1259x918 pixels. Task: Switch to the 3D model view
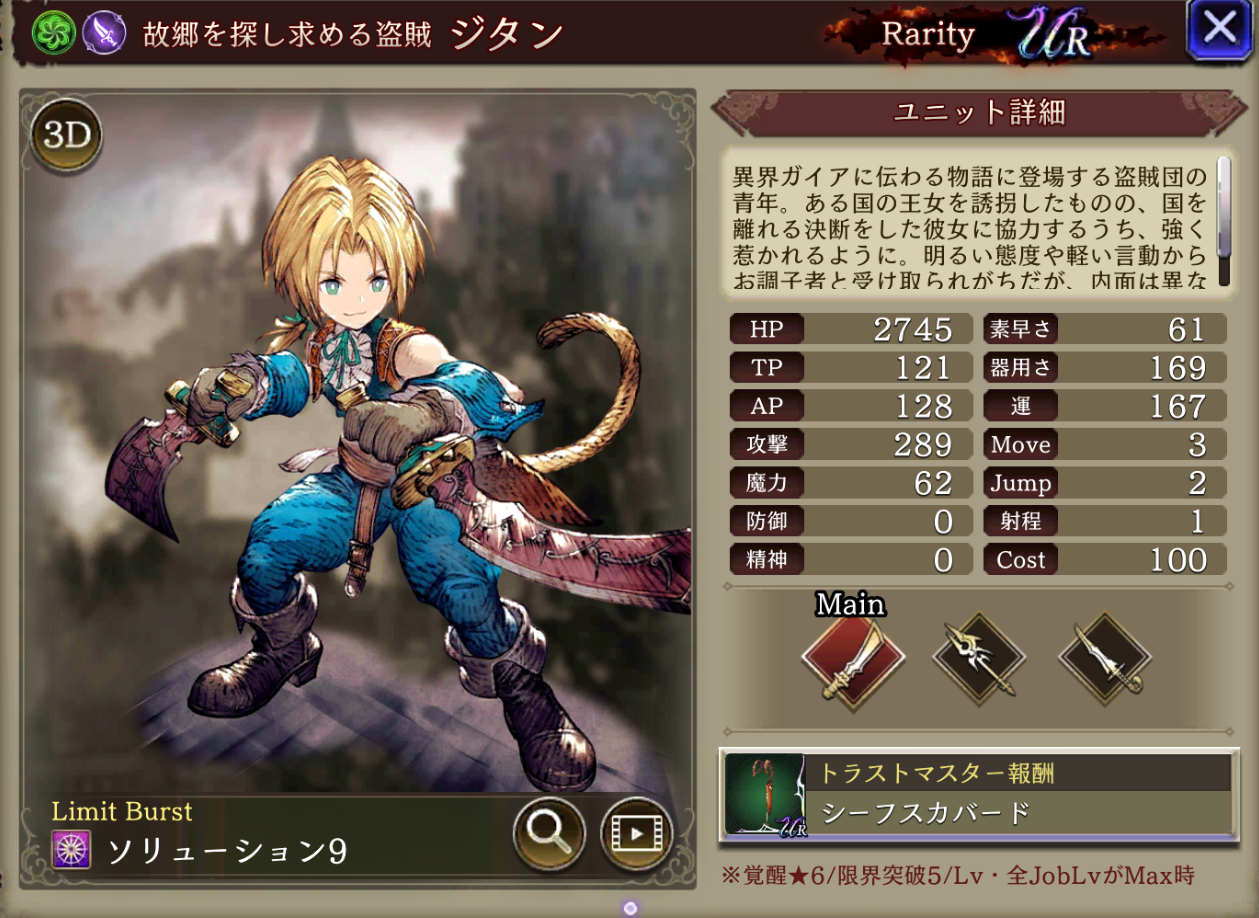[67, 136]
